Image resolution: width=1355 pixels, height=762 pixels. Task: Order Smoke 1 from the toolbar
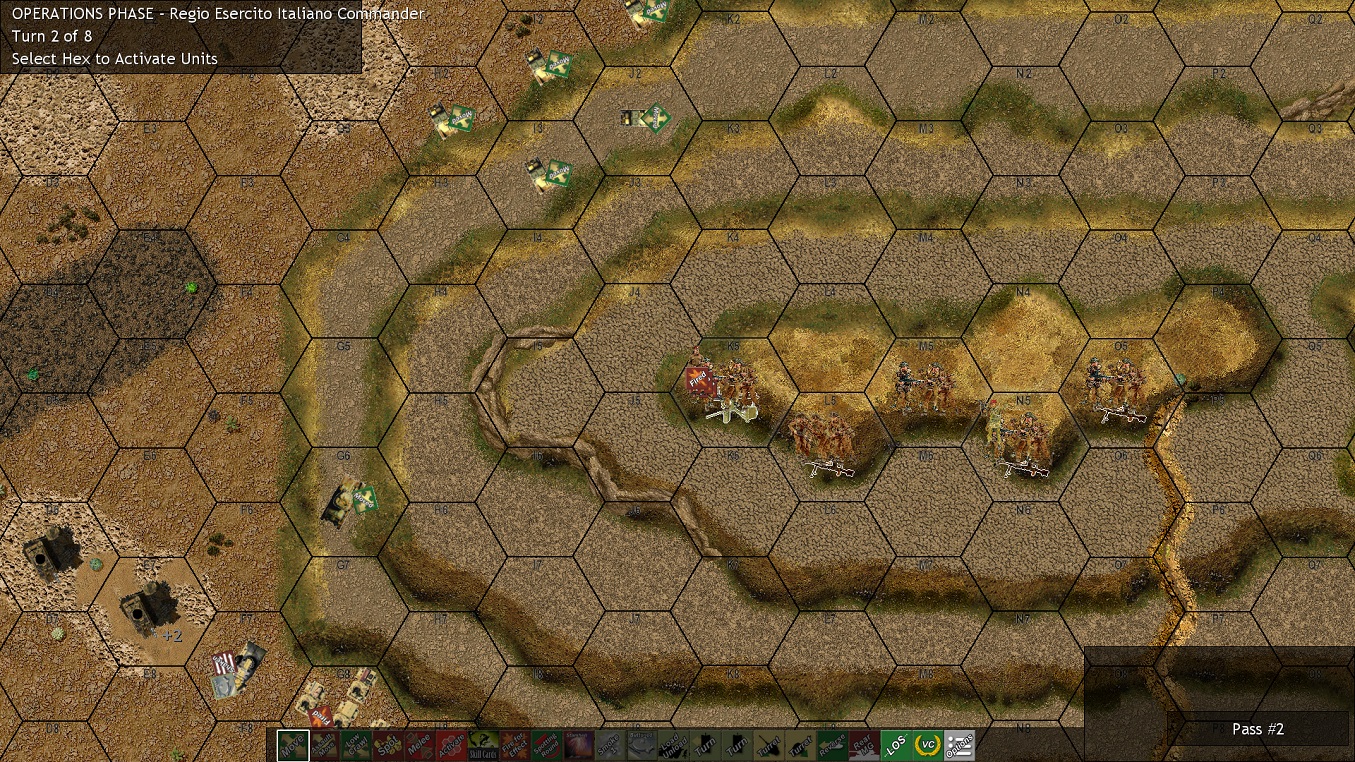pyautogui.click(x=613, y=746)
